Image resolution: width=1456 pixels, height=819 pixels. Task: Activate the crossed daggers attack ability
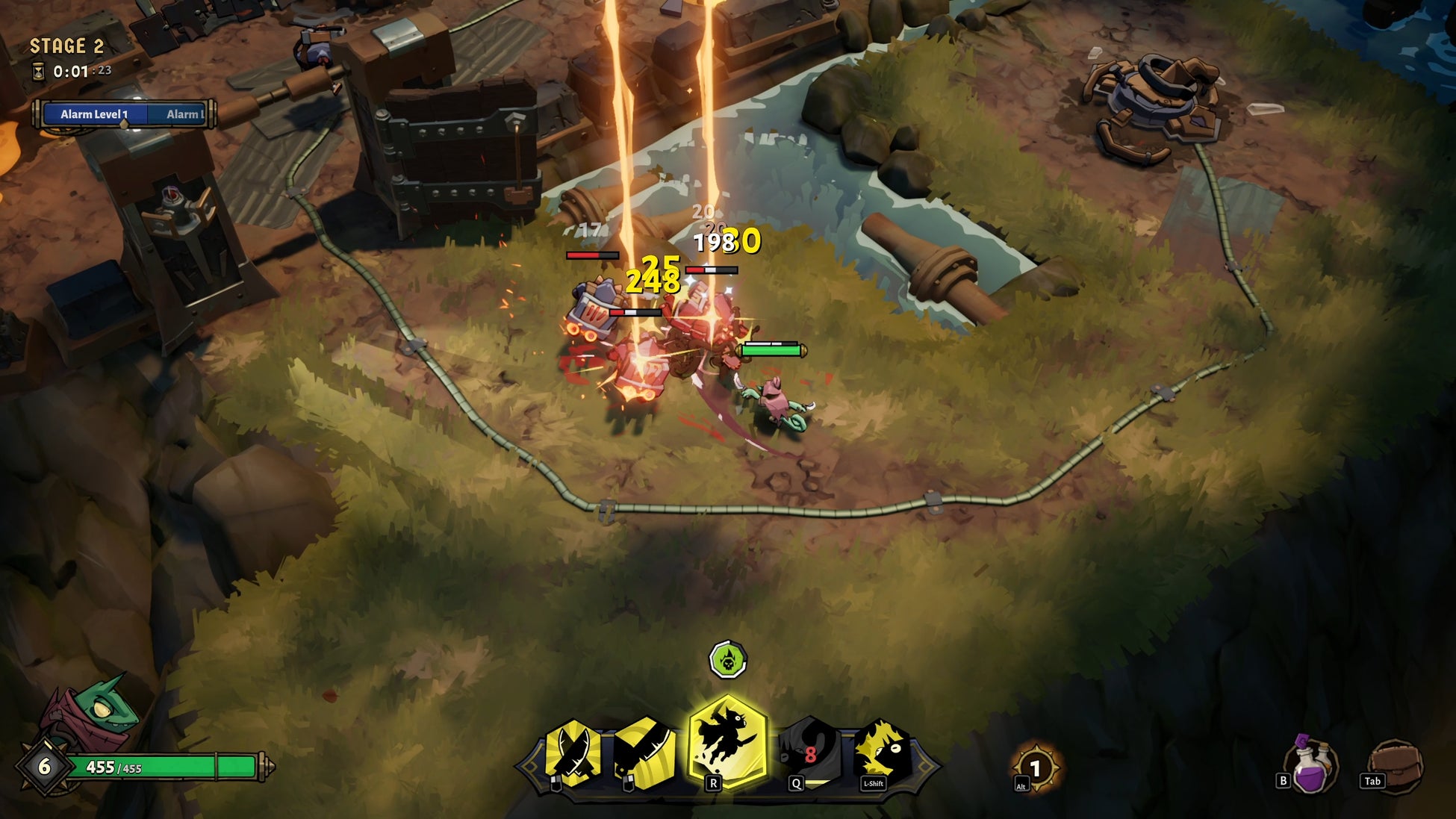tap(573, 753)
